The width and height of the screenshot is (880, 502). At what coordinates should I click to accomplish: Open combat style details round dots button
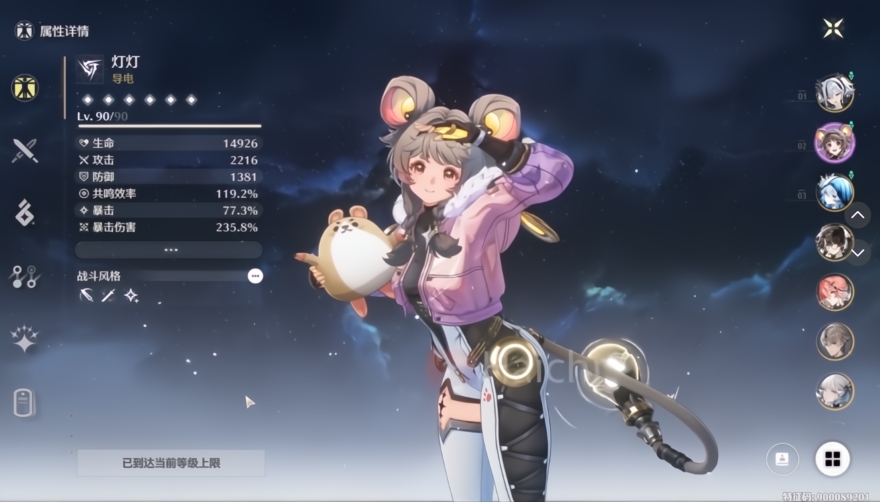(x=255, y=275)
